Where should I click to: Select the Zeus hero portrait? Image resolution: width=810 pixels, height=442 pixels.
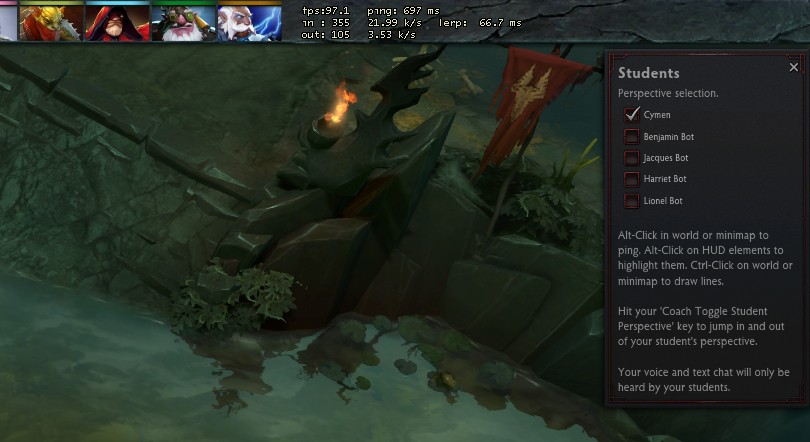click(x=248, y=22)
